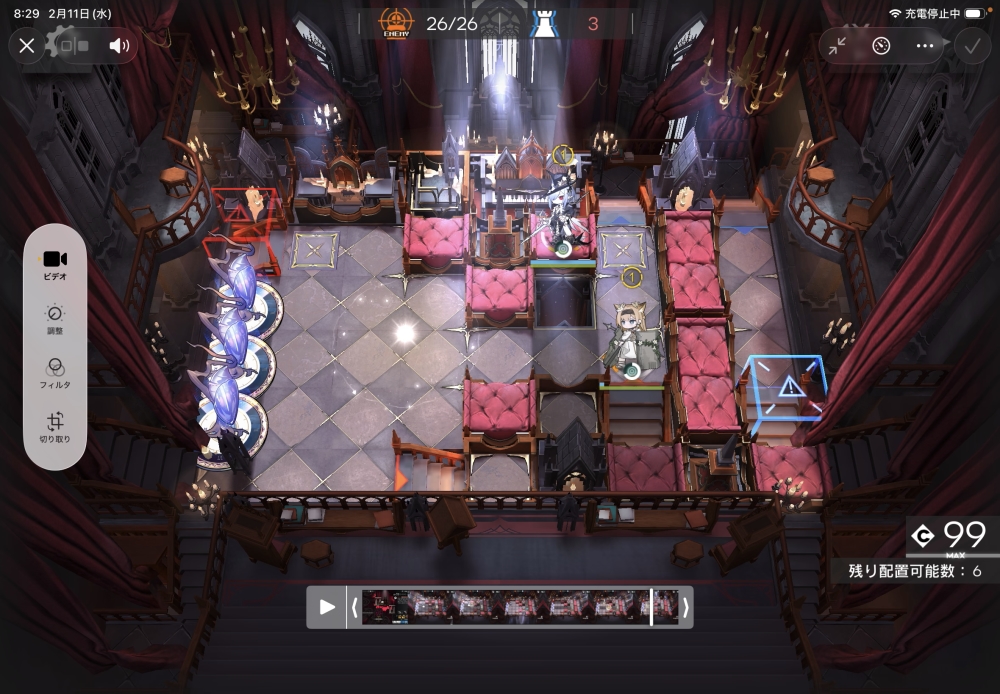This screenshot has width=1000, height=694.
Task: Click the split-square compare icon
Action: [x=73, y=46]
